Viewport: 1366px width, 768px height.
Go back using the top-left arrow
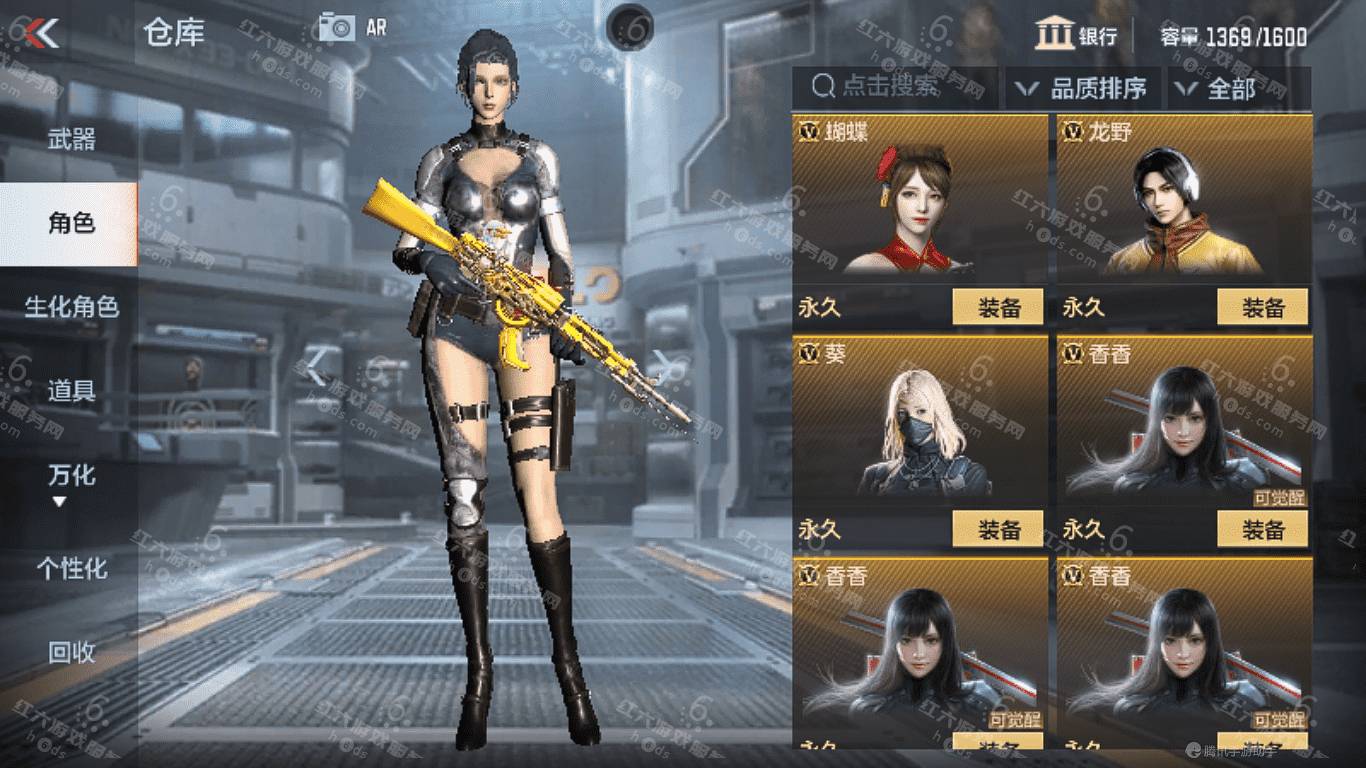(x=42, y=33)
